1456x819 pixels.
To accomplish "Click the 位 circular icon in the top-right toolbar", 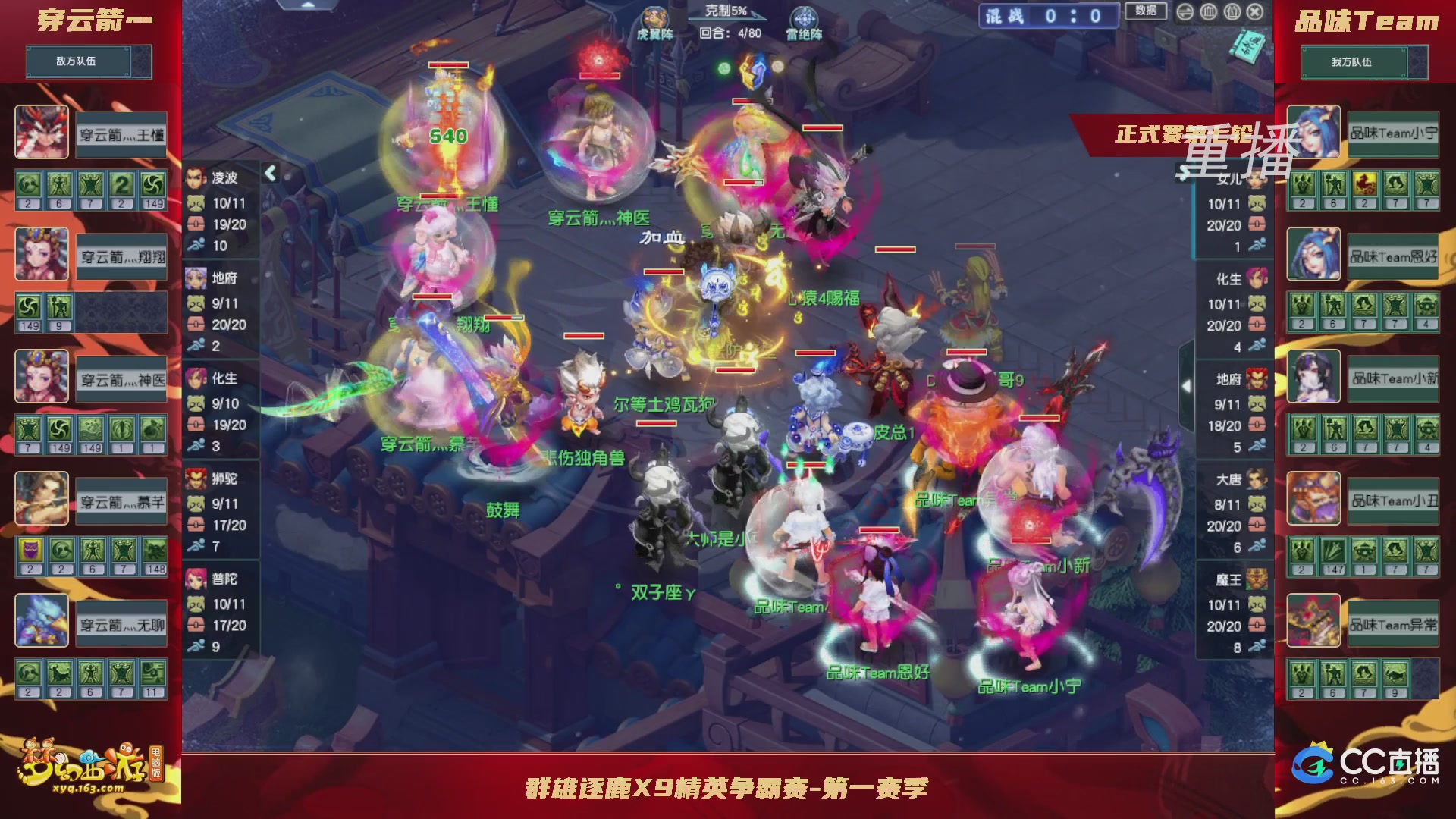I will click(1232, 13).
